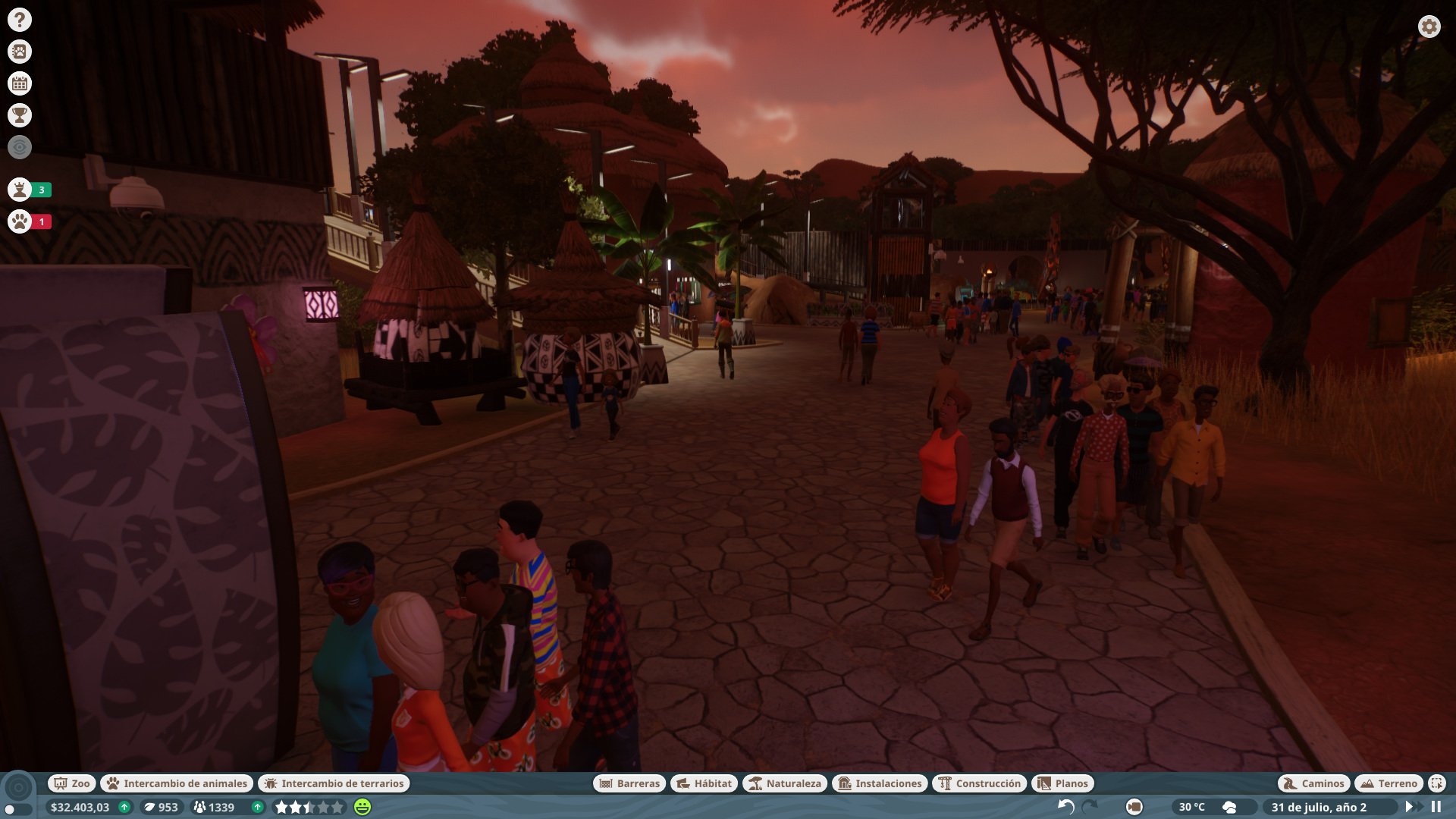The width and height of the screenshot is (1456, 819).
Task: Open the Barreras tool
Action: point(629,783)
